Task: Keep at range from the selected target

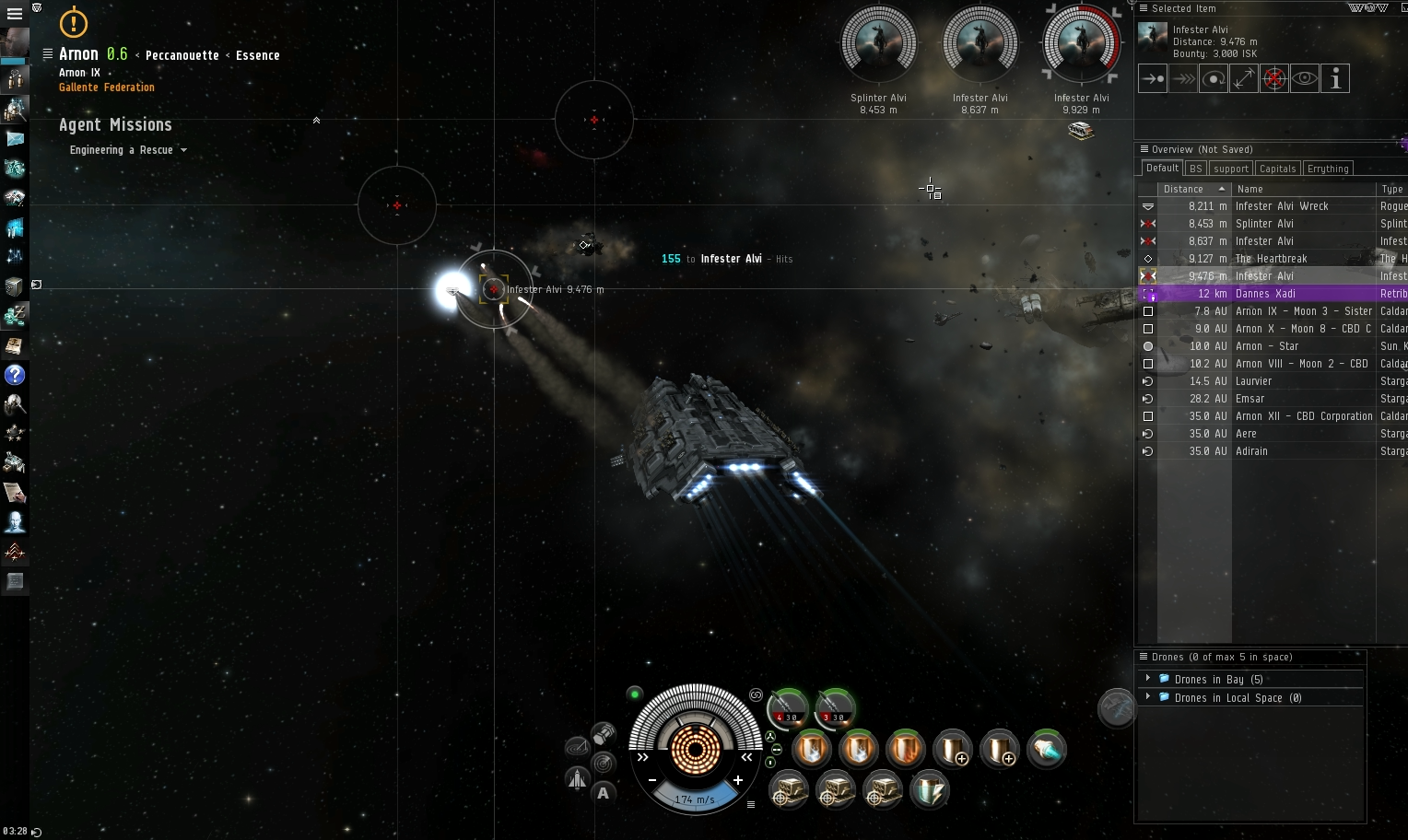Action: (x=1243, y=78)
